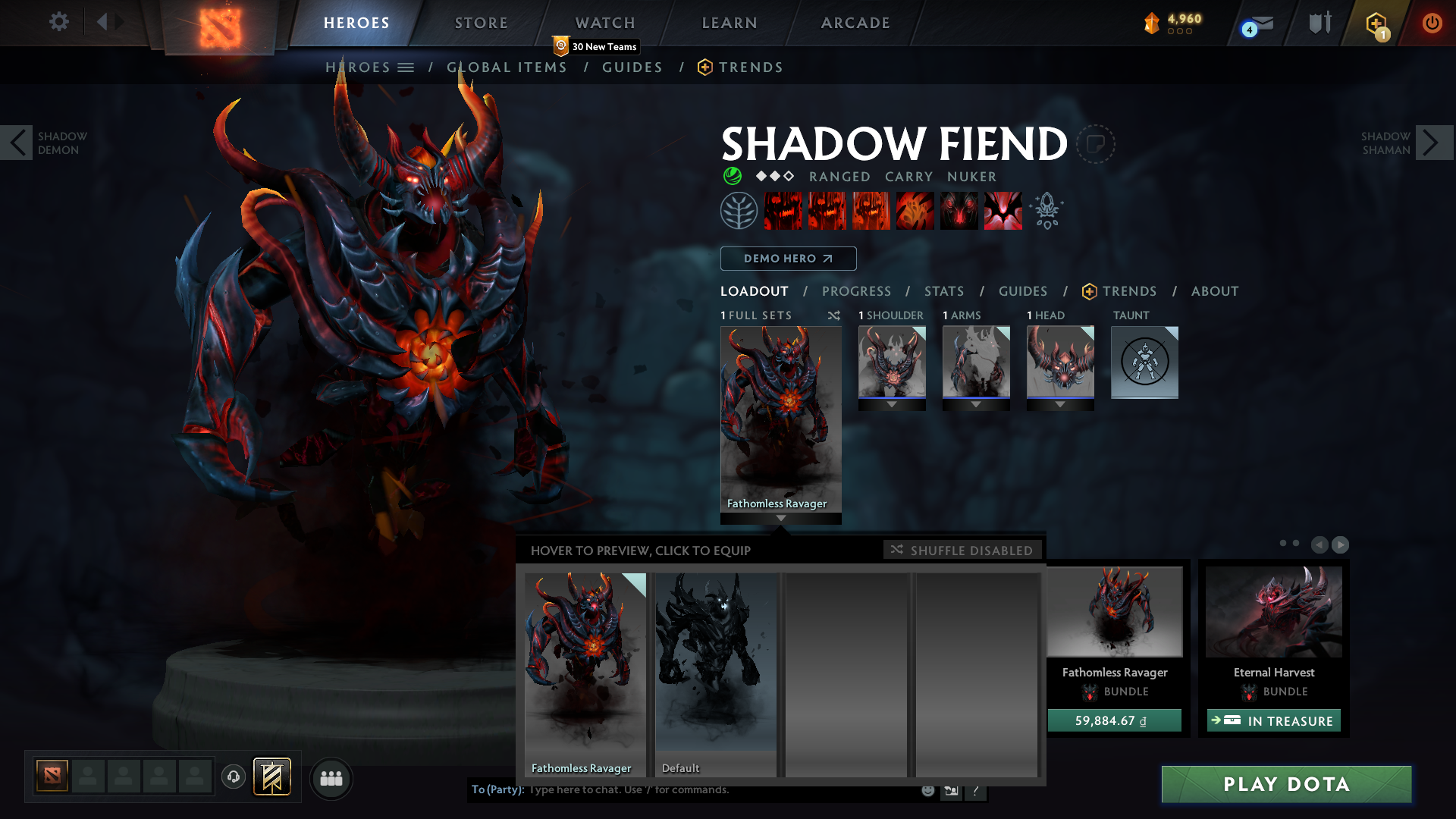
Task: Click Shuffle Disabled to enable shuffling
Action: tap(963, 550)
